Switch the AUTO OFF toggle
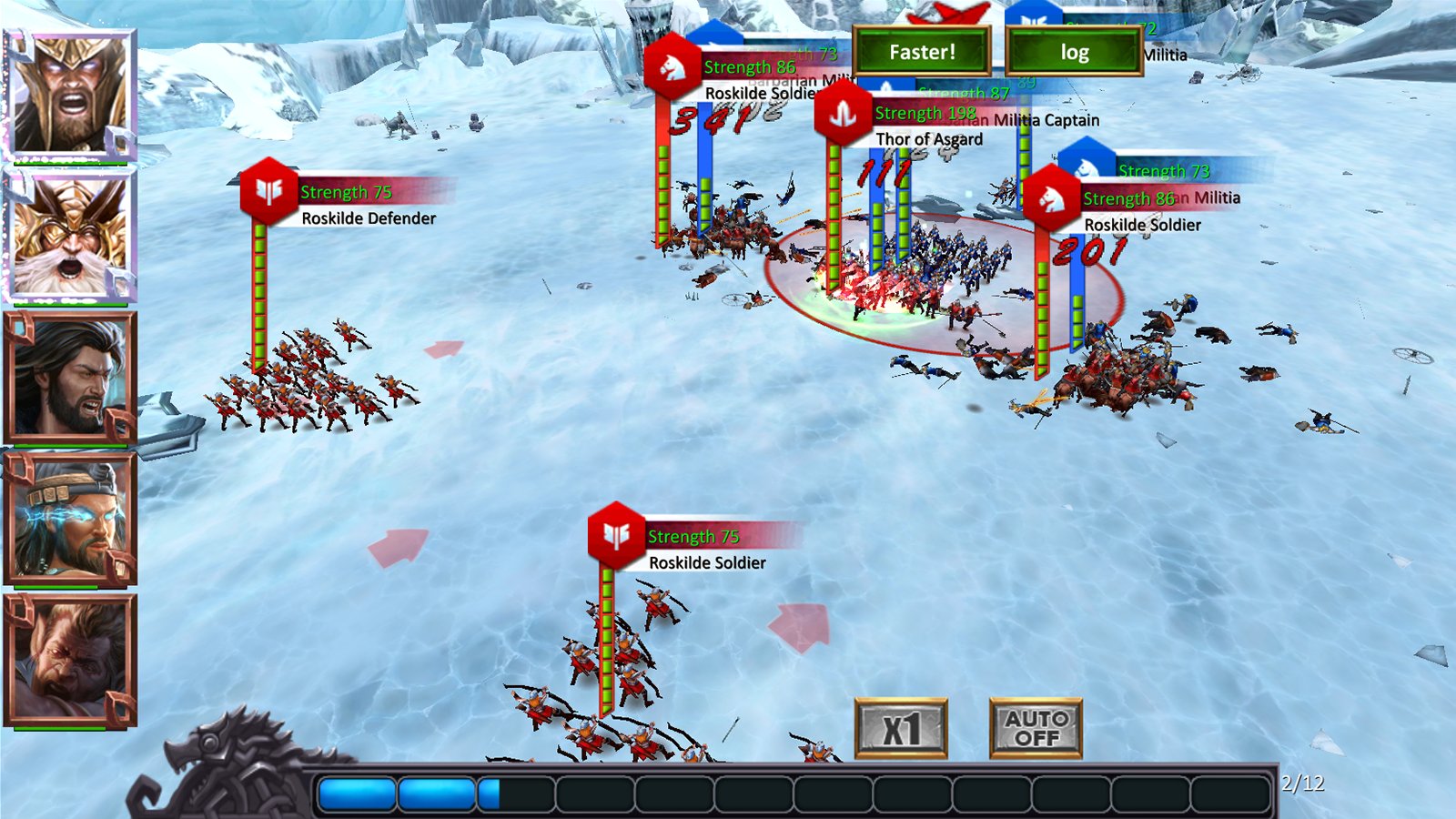The image size is (1456, 819). 1036,728
